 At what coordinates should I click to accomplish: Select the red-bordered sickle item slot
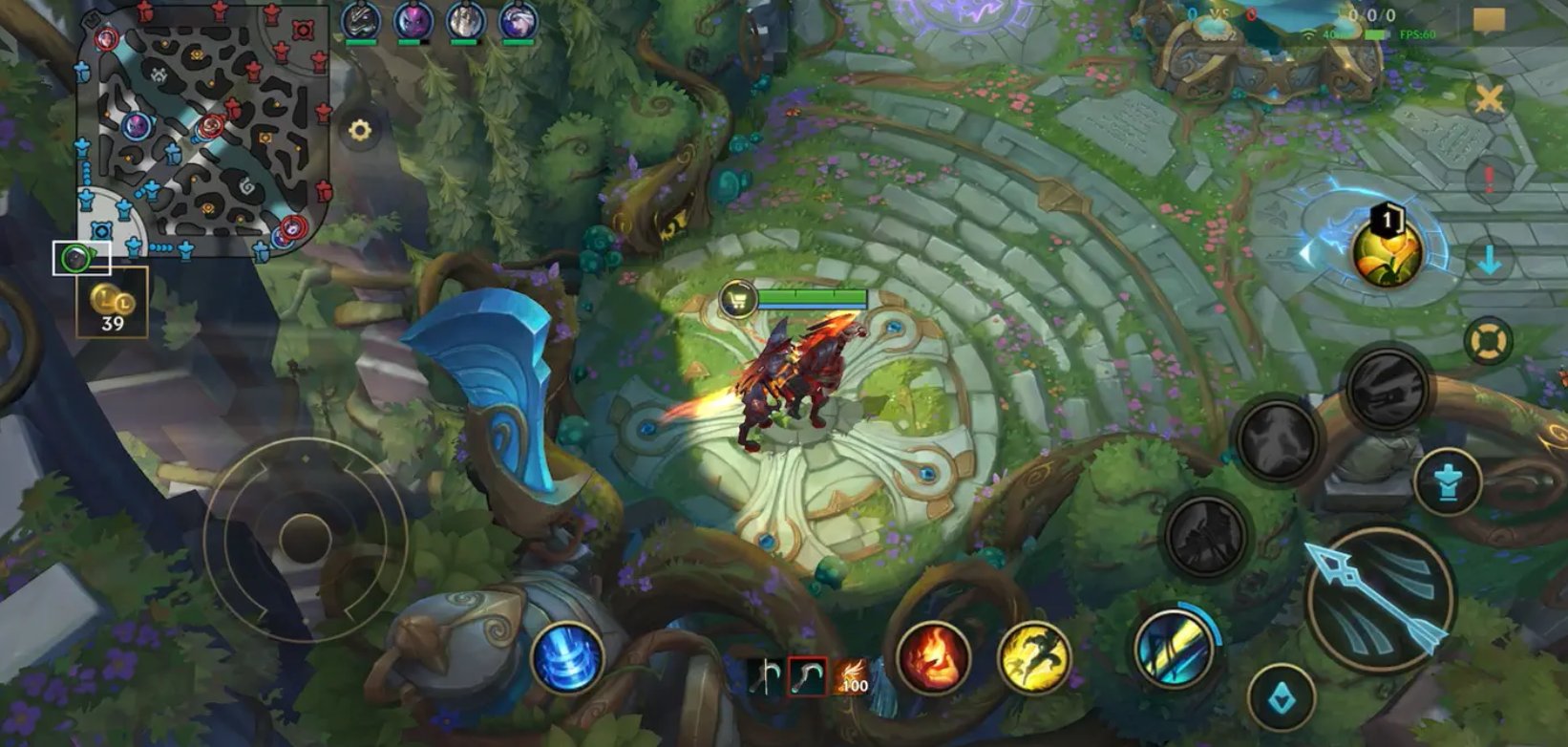(808, 677)
